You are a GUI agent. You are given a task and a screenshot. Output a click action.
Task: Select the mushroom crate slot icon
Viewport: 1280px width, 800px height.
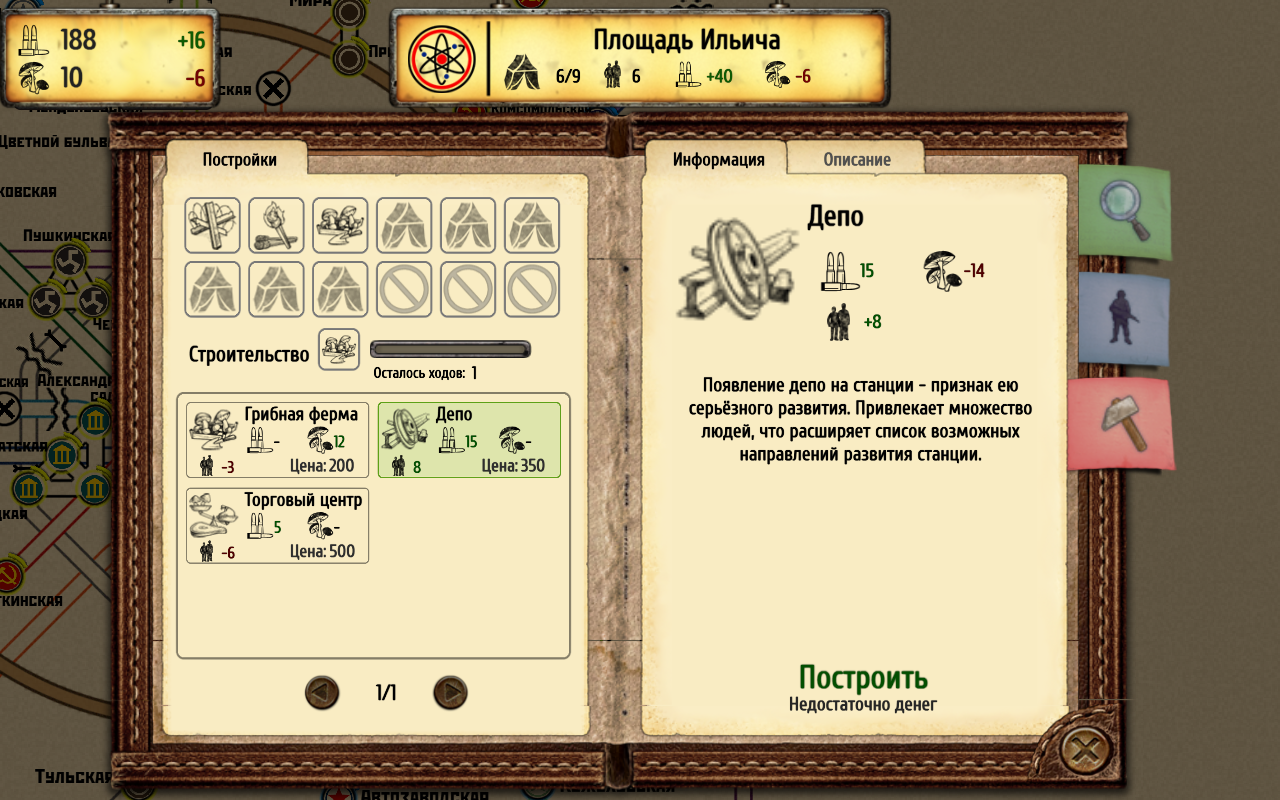(340, 225)
